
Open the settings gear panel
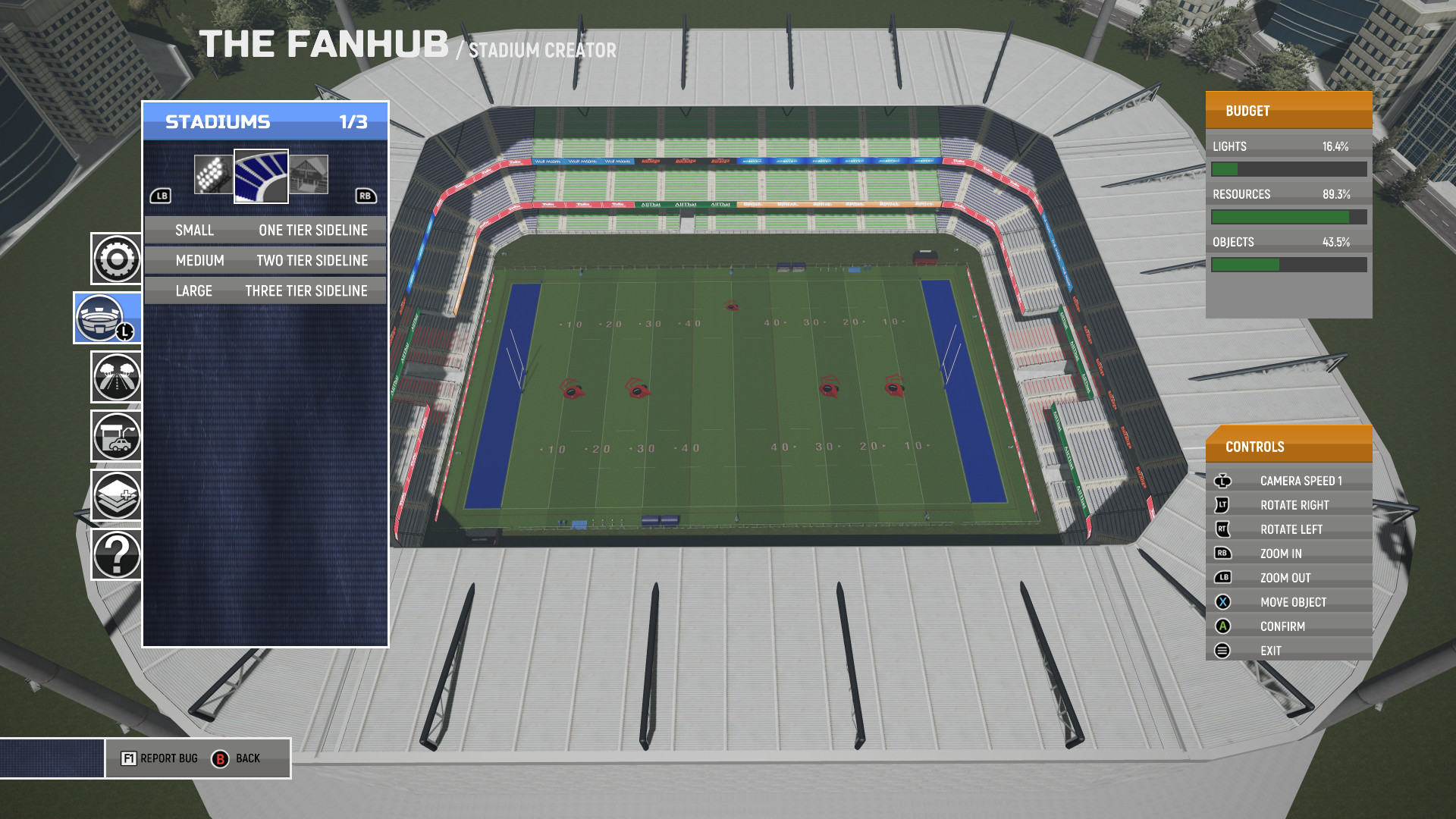[115, 259]
